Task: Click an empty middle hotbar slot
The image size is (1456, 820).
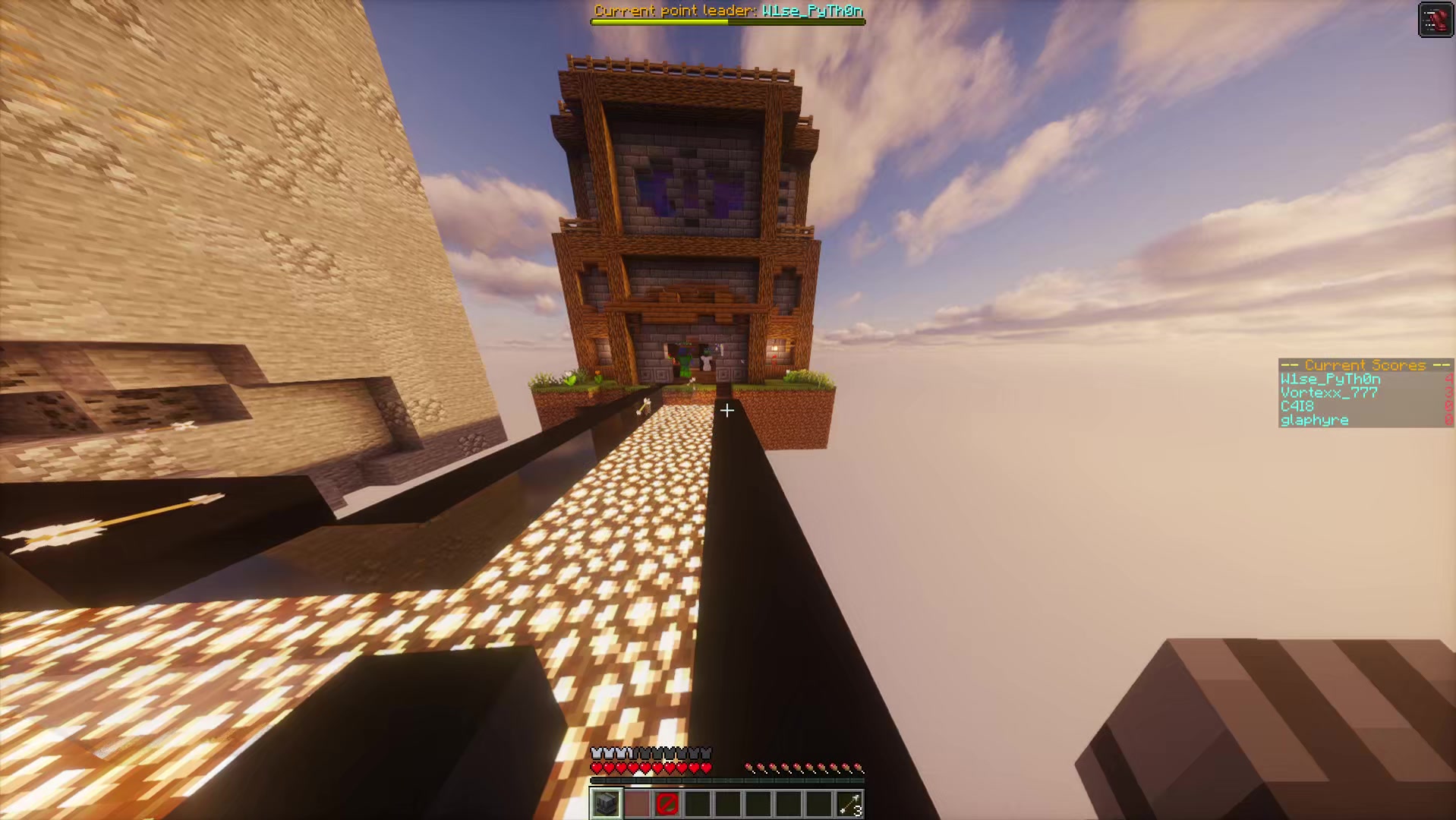Action: [729, 804]
